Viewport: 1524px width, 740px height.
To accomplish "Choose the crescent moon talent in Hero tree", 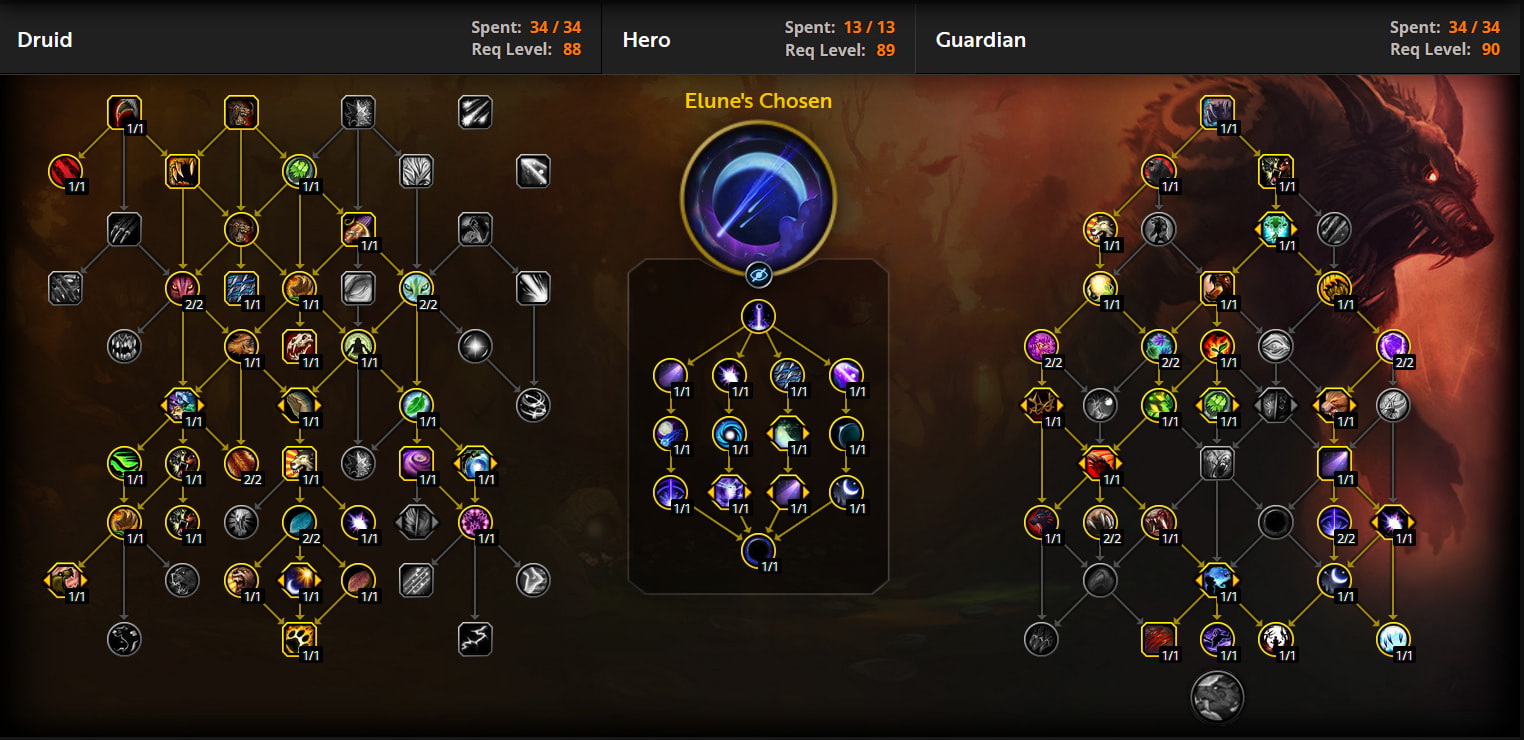I will point(846,492).
